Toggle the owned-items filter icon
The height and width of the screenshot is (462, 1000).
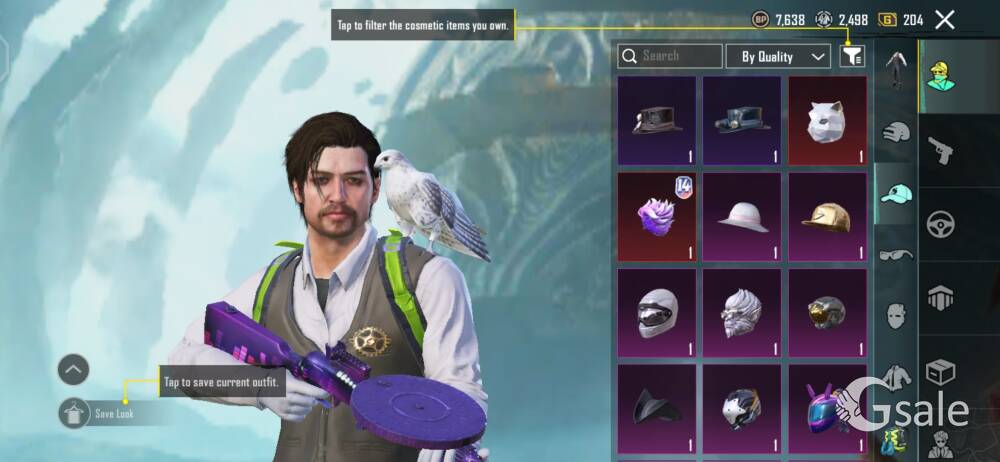852,56
